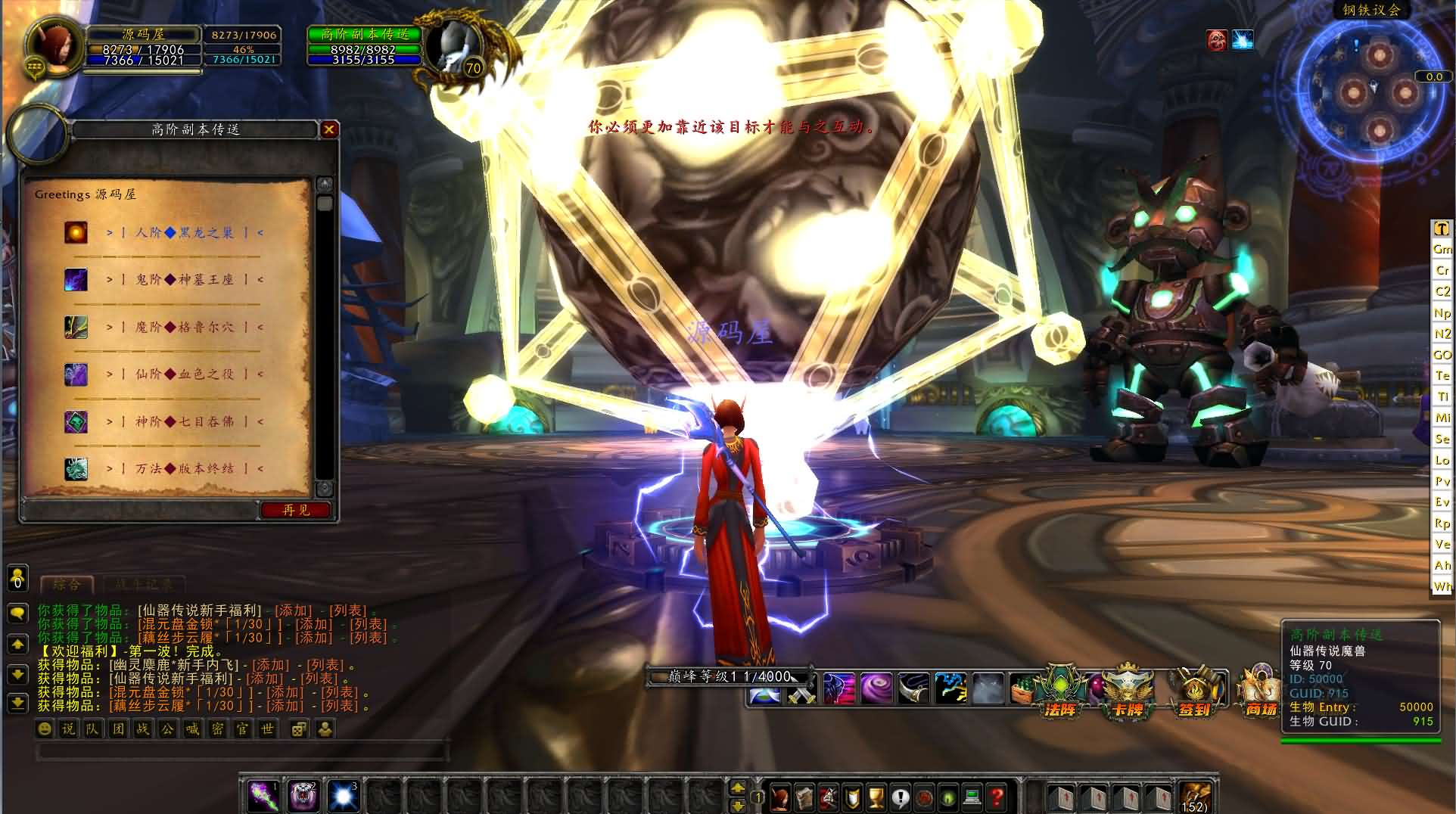
Task: Click the 再见 goodbye button
Action: click(x=296, y=510)
